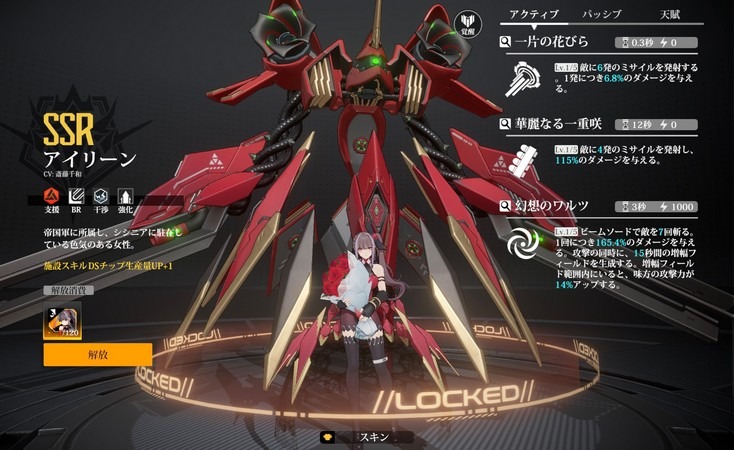This screenshot has width=734, height=450.
Task: Inspect the 幻想のワルツ skill magnifier
Action: pyautogui.click(x=506, y=207)
